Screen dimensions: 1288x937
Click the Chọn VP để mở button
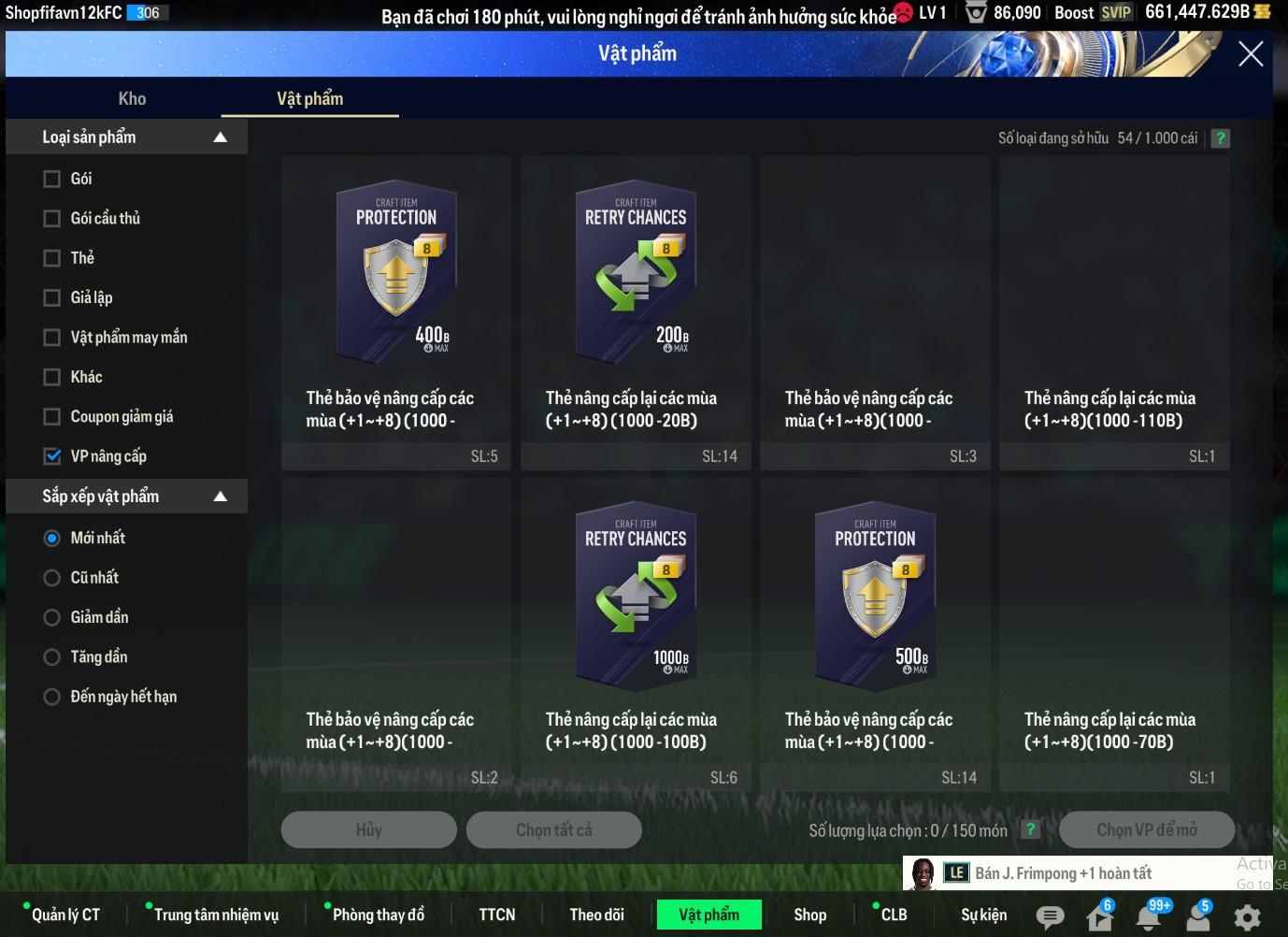1146,829
